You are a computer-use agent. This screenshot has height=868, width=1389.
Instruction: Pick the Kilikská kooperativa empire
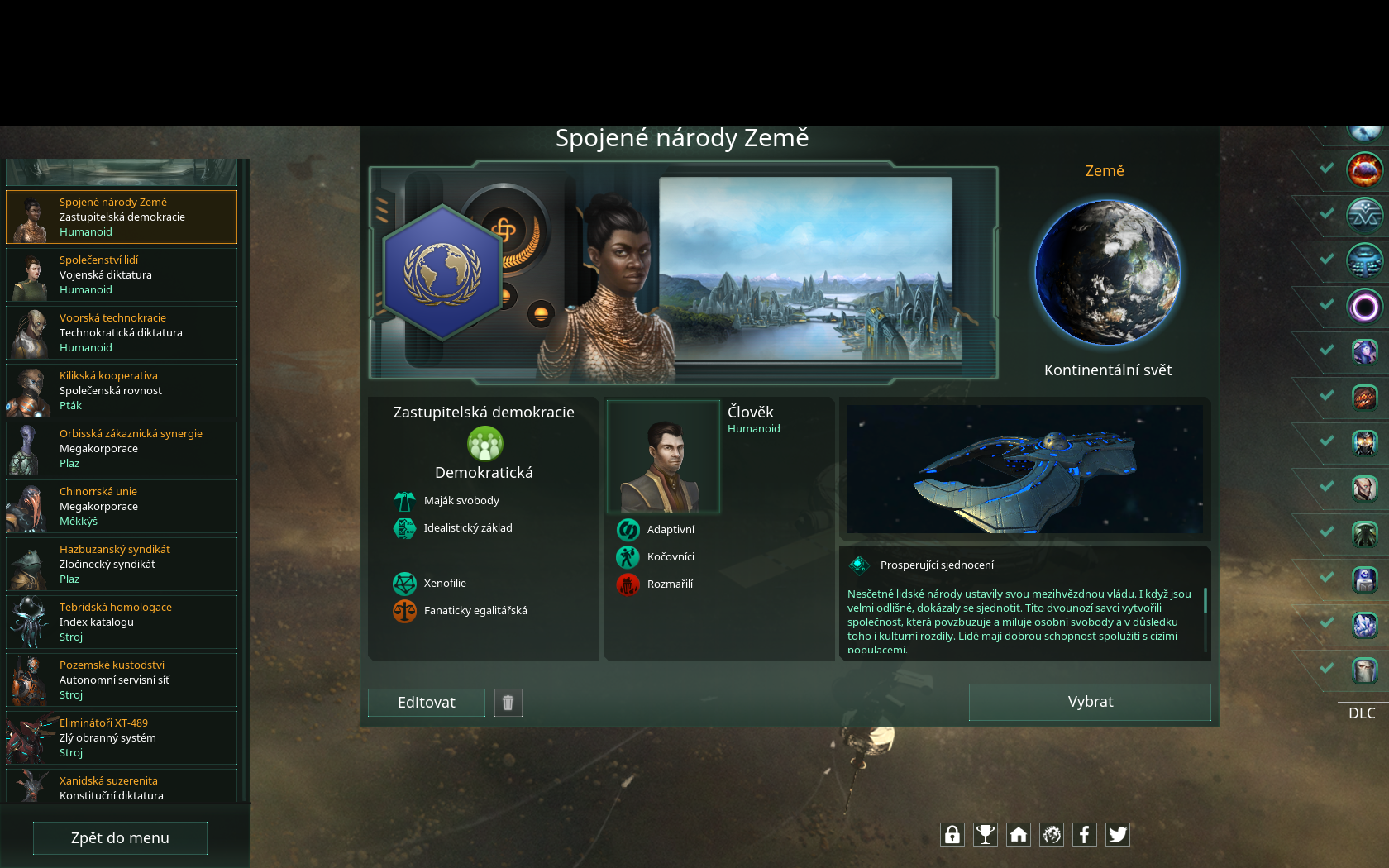coord(122,391)
